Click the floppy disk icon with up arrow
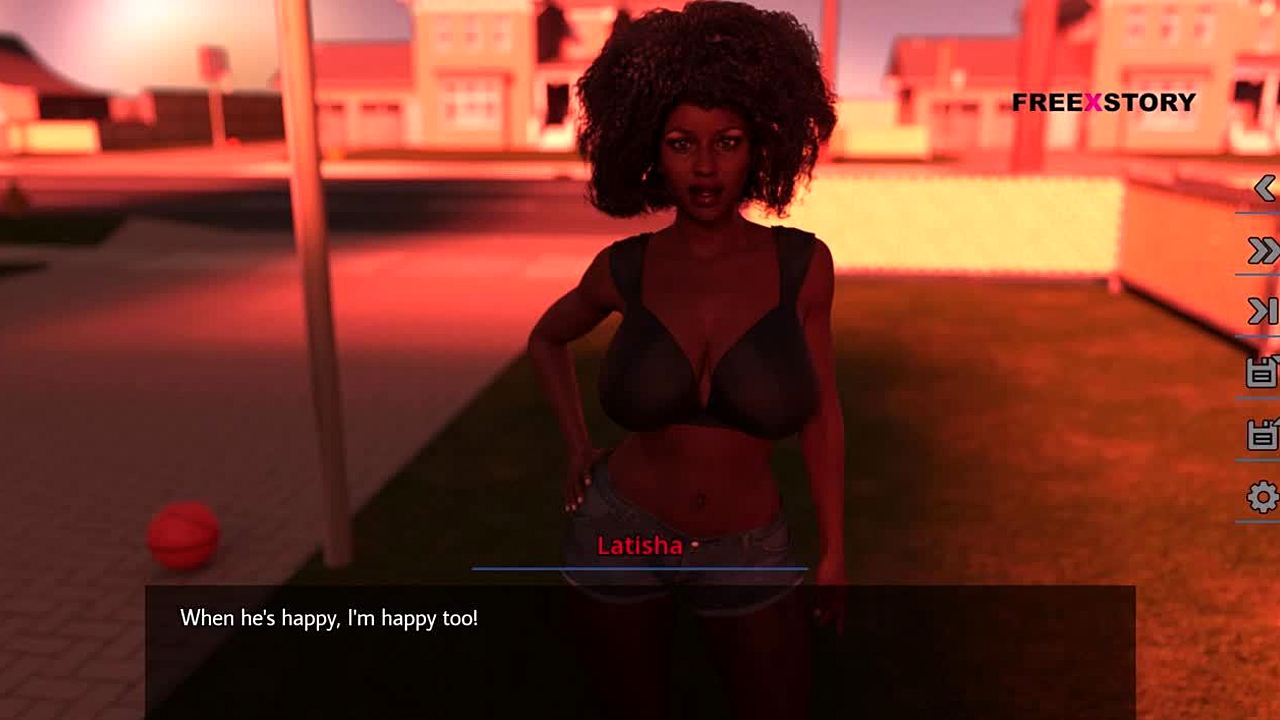This screenshot has width=1280, height=720. point(1262,434)
